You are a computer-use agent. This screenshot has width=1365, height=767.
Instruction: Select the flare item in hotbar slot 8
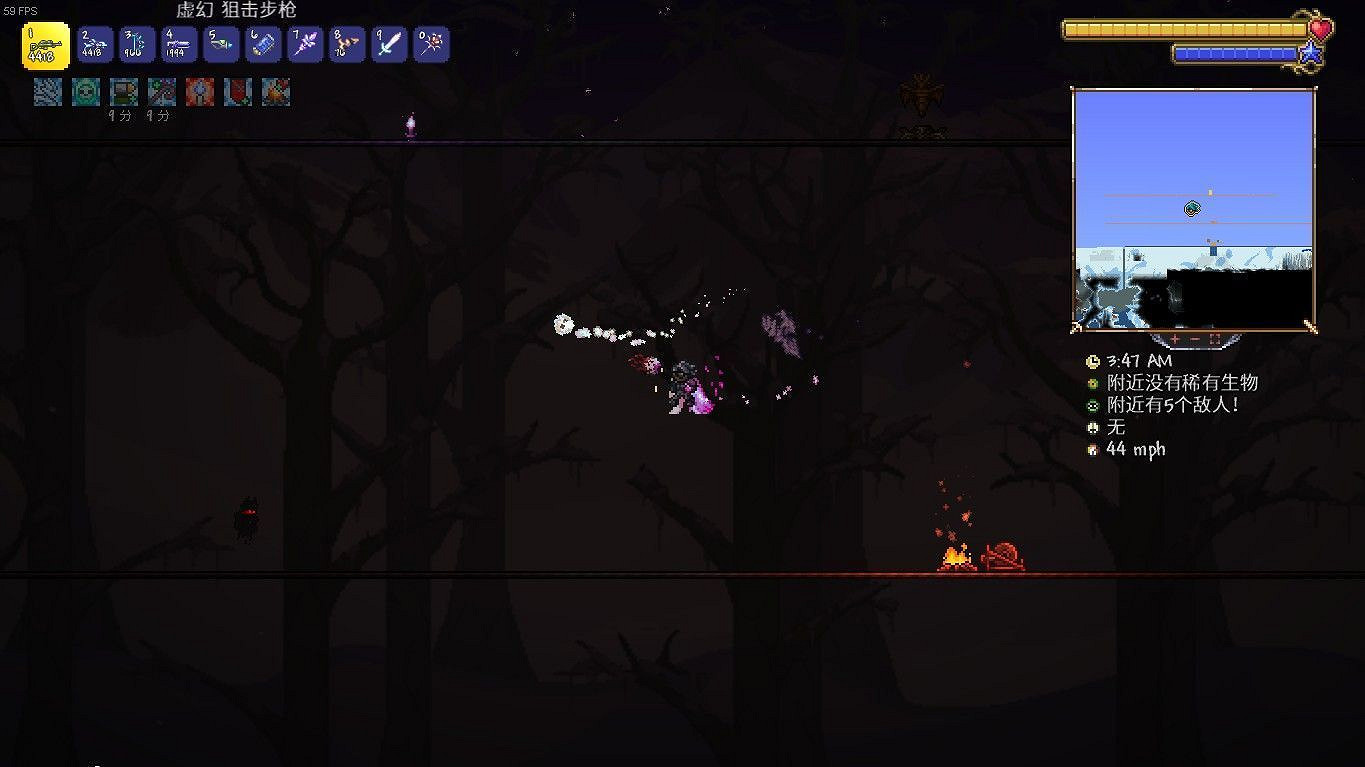(347, 44)
